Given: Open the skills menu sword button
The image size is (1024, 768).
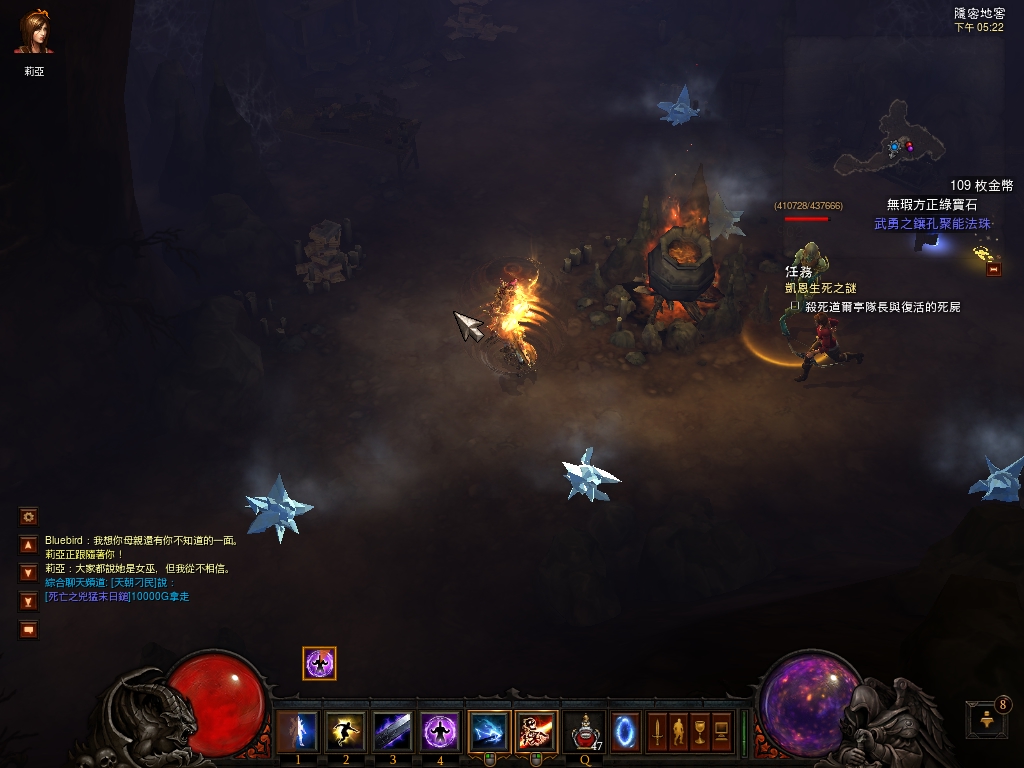Looking at the screenshot, I should tap(658, 732).
